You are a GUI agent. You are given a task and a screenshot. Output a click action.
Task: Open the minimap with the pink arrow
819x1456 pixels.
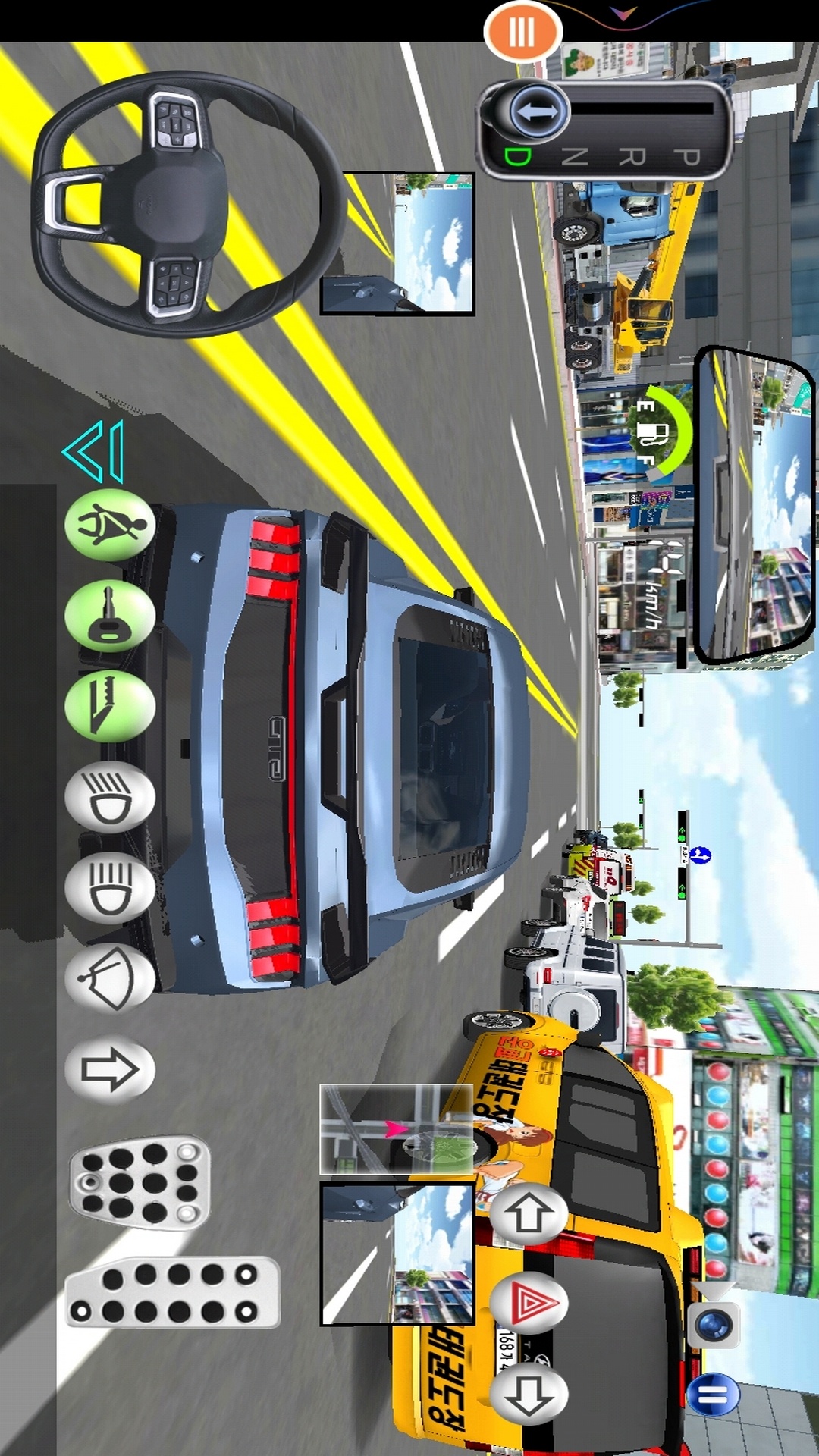point(397,1130)
